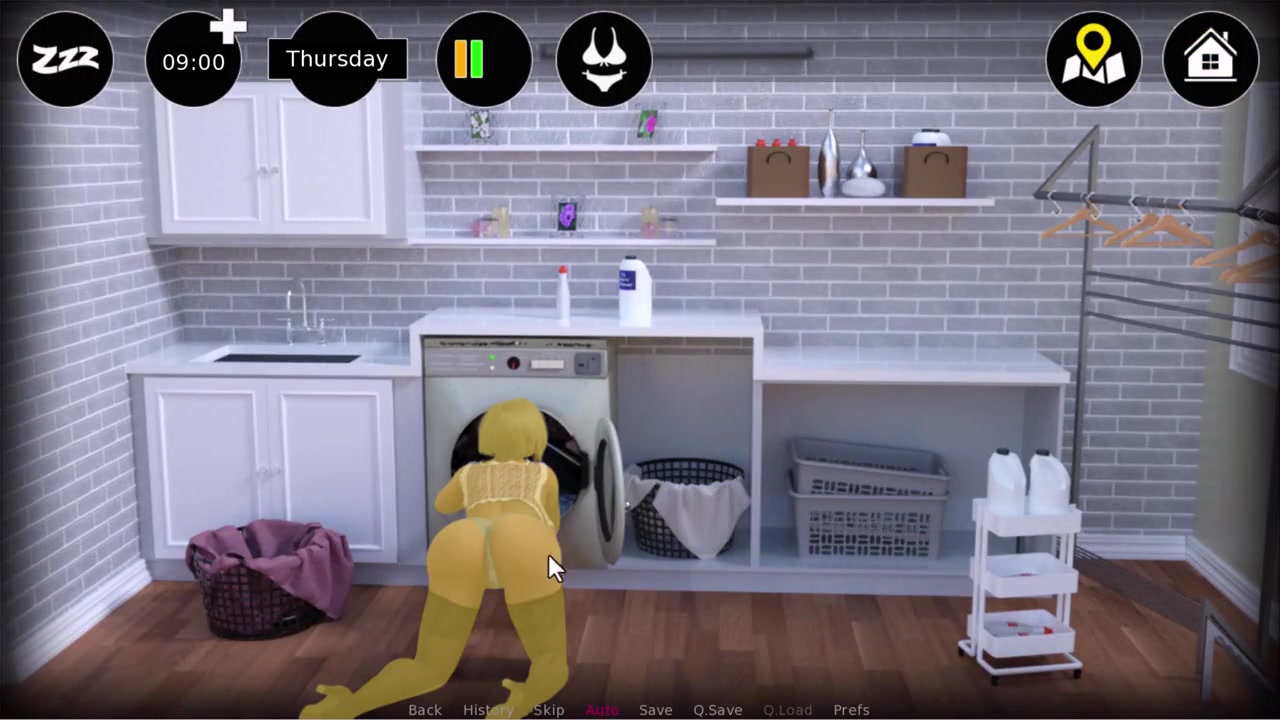Activate Skip in the bottom menu
Viewport: 1280px width, 720px height.
pyautogui.click(x=549, y=710)
